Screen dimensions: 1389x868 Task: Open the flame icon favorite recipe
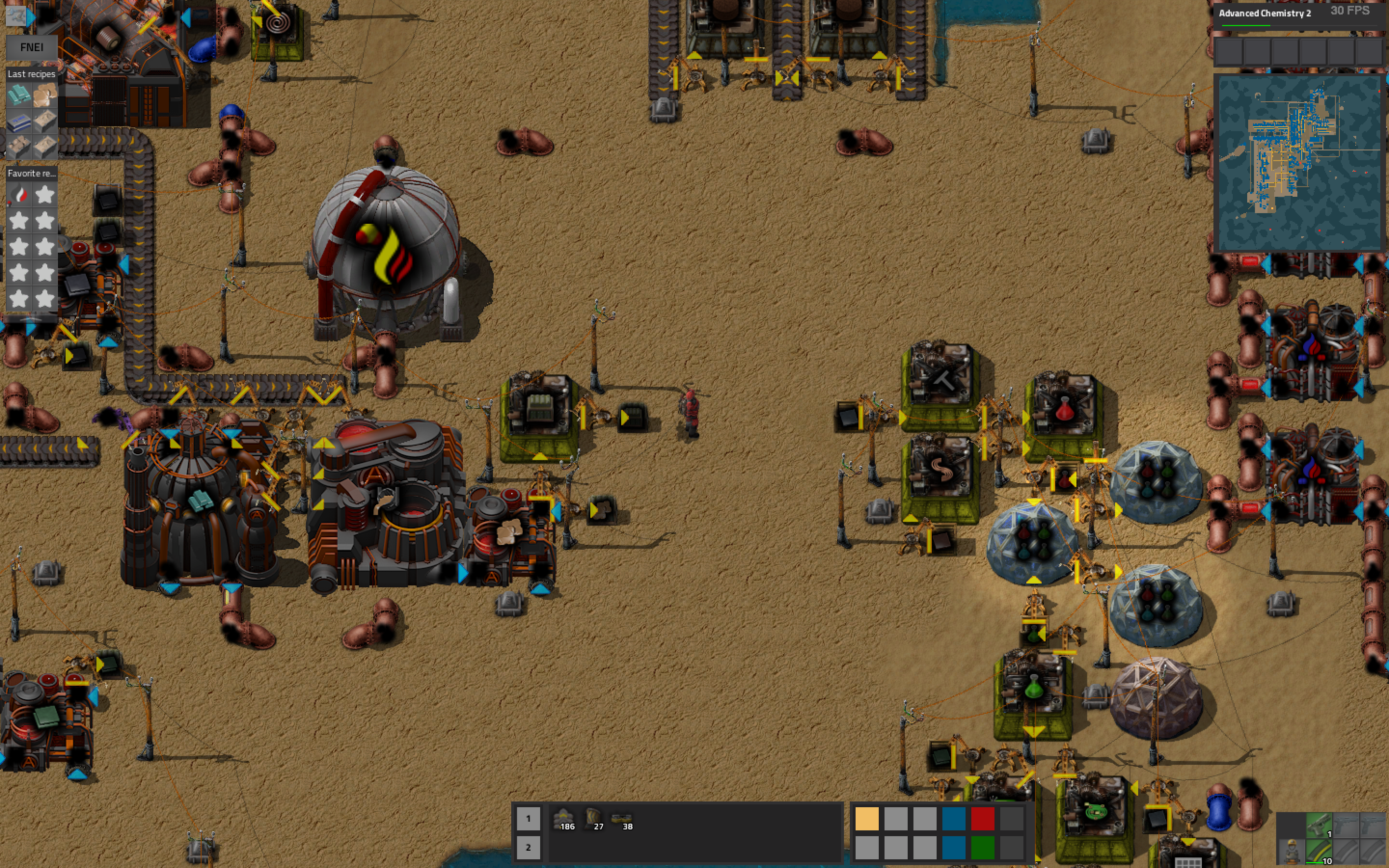tap(18, 195)
